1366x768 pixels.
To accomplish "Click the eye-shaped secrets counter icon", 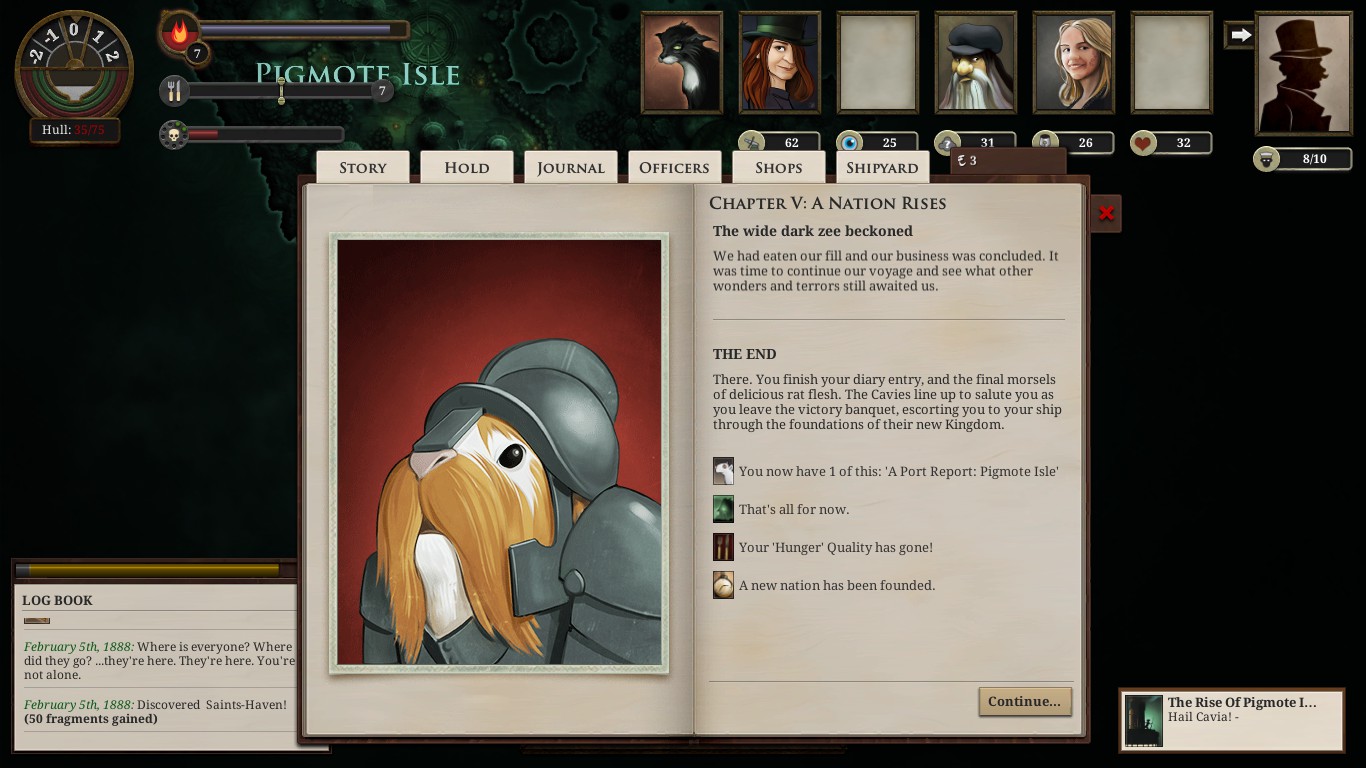I will coord(853,143).
